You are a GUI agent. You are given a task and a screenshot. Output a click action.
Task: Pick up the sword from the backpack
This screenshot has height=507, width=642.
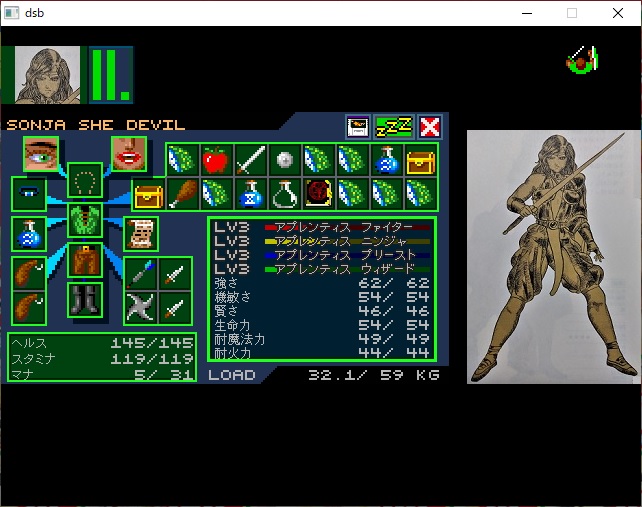point(251,160)
